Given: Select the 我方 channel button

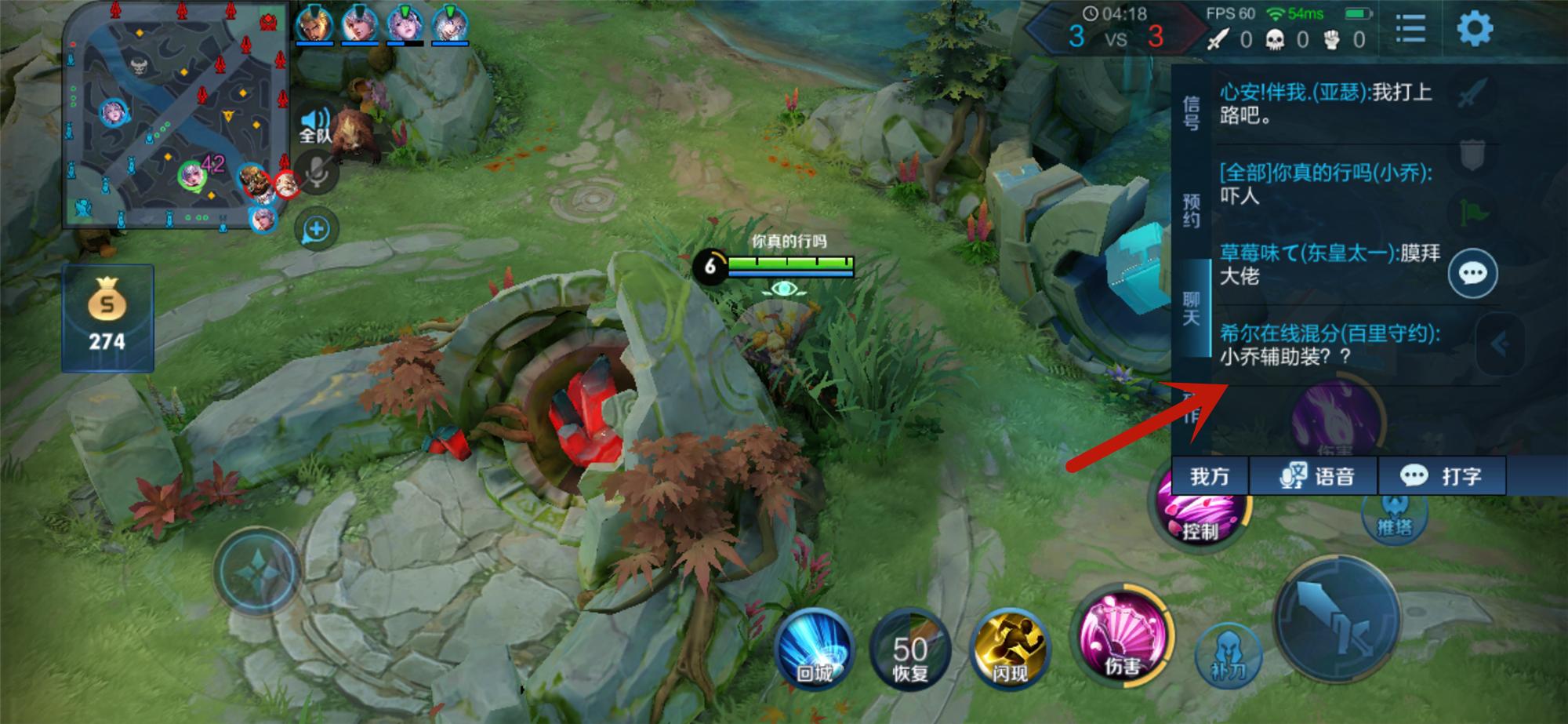Looking at the screenshot, I should click(1210, 476).
